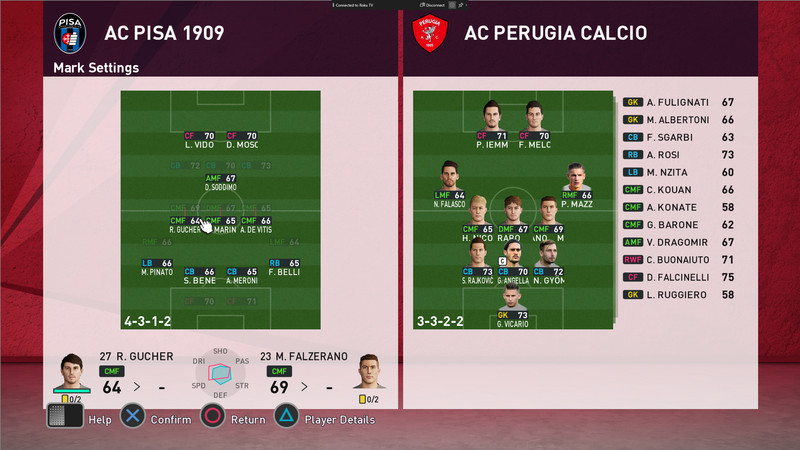Select substitute V. Dragomir in bench list
The height and width of the screenshot is (450, 800).
pyautogui.click(x=680, y=241)
